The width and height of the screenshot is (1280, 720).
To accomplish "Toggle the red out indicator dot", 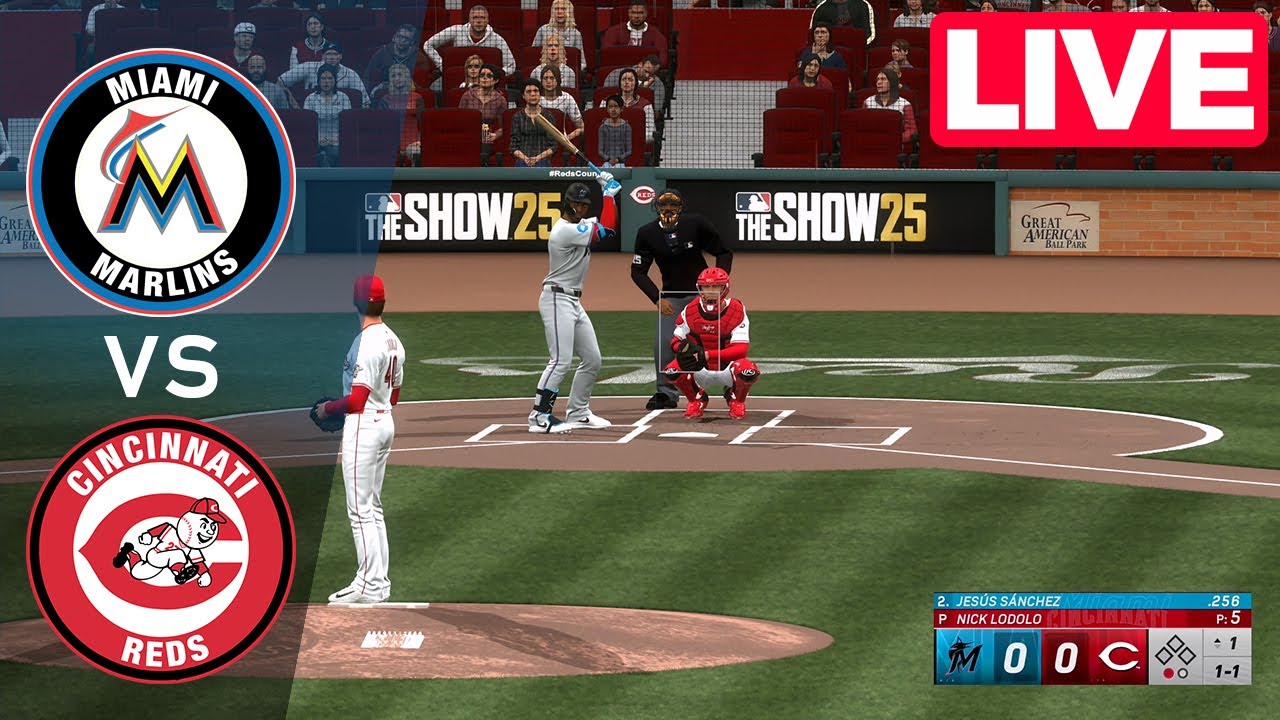I will pyautogui.click(x=1169, y=673).
